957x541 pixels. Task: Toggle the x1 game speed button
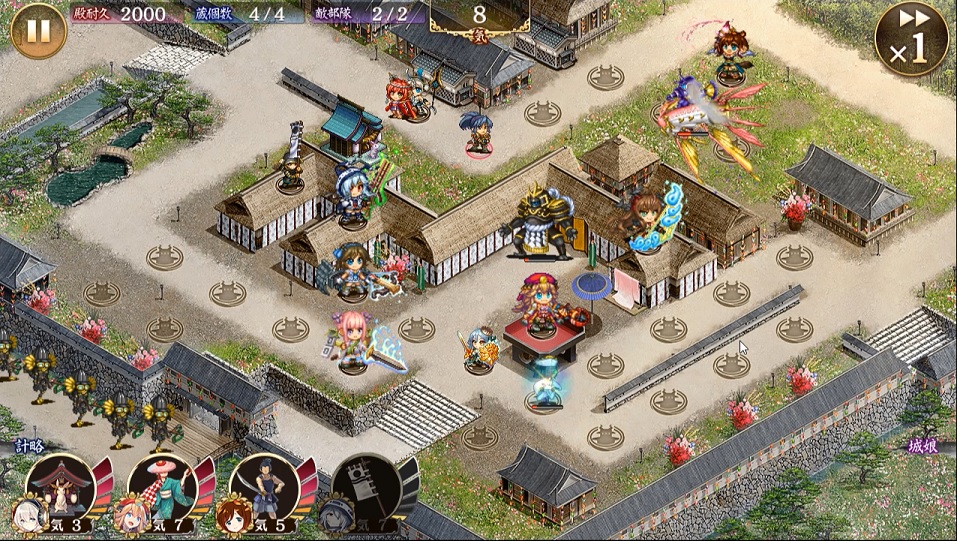click(x=911, y=39)
